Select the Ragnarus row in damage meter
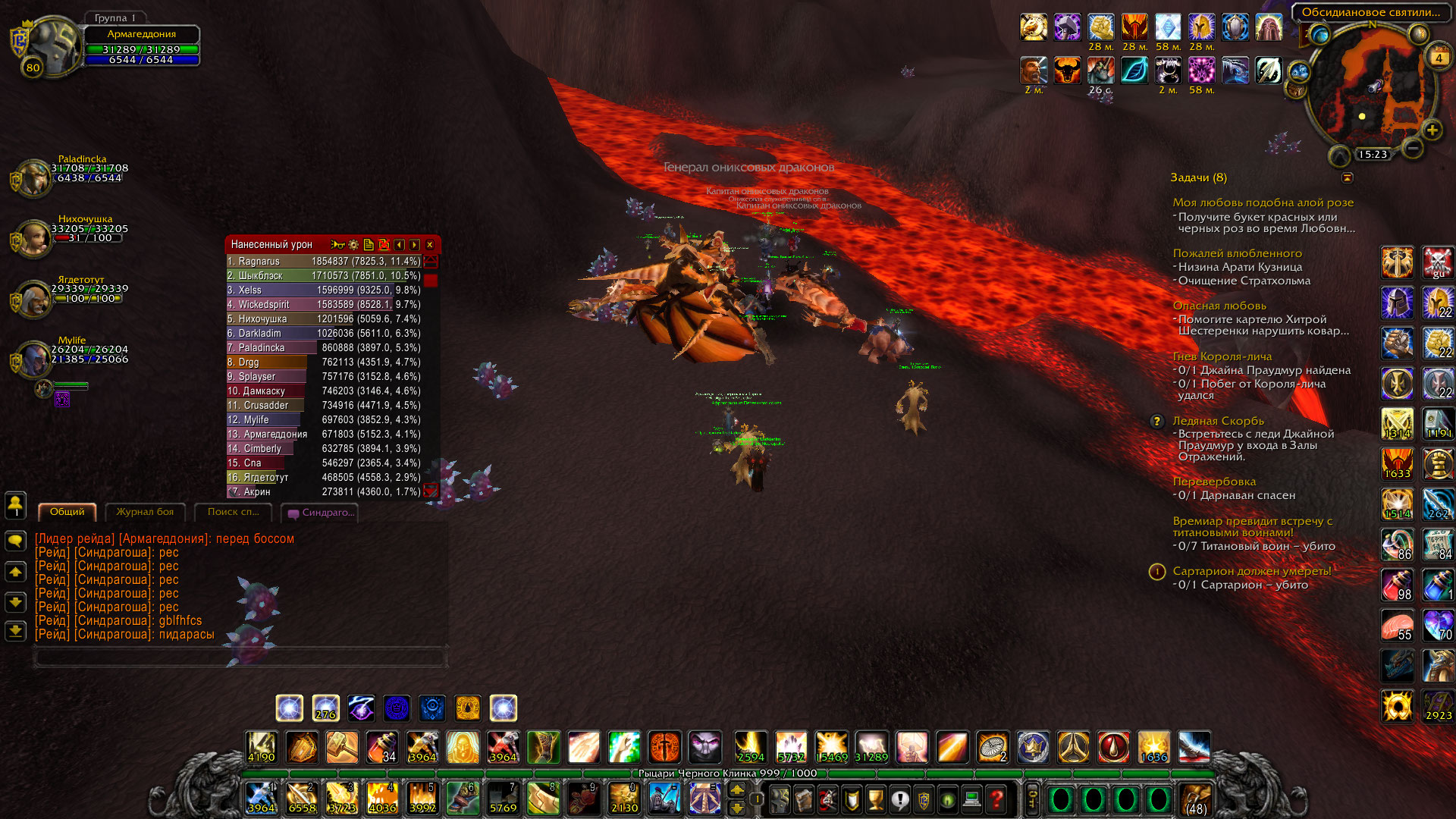Screen dimensions: 1456x819 325,262
